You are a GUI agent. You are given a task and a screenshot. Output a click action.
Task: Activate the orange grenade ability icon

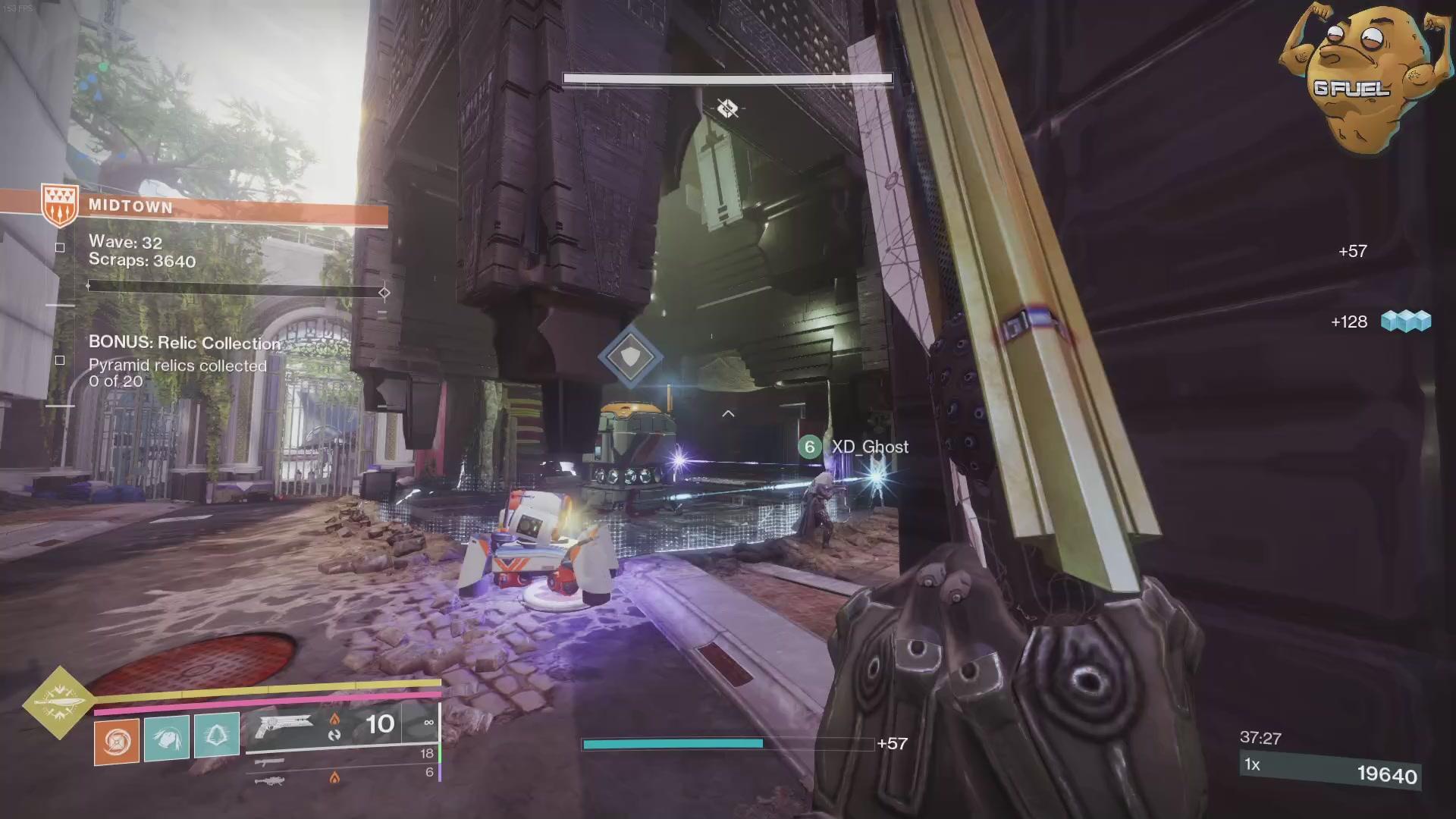click(117, 741)
